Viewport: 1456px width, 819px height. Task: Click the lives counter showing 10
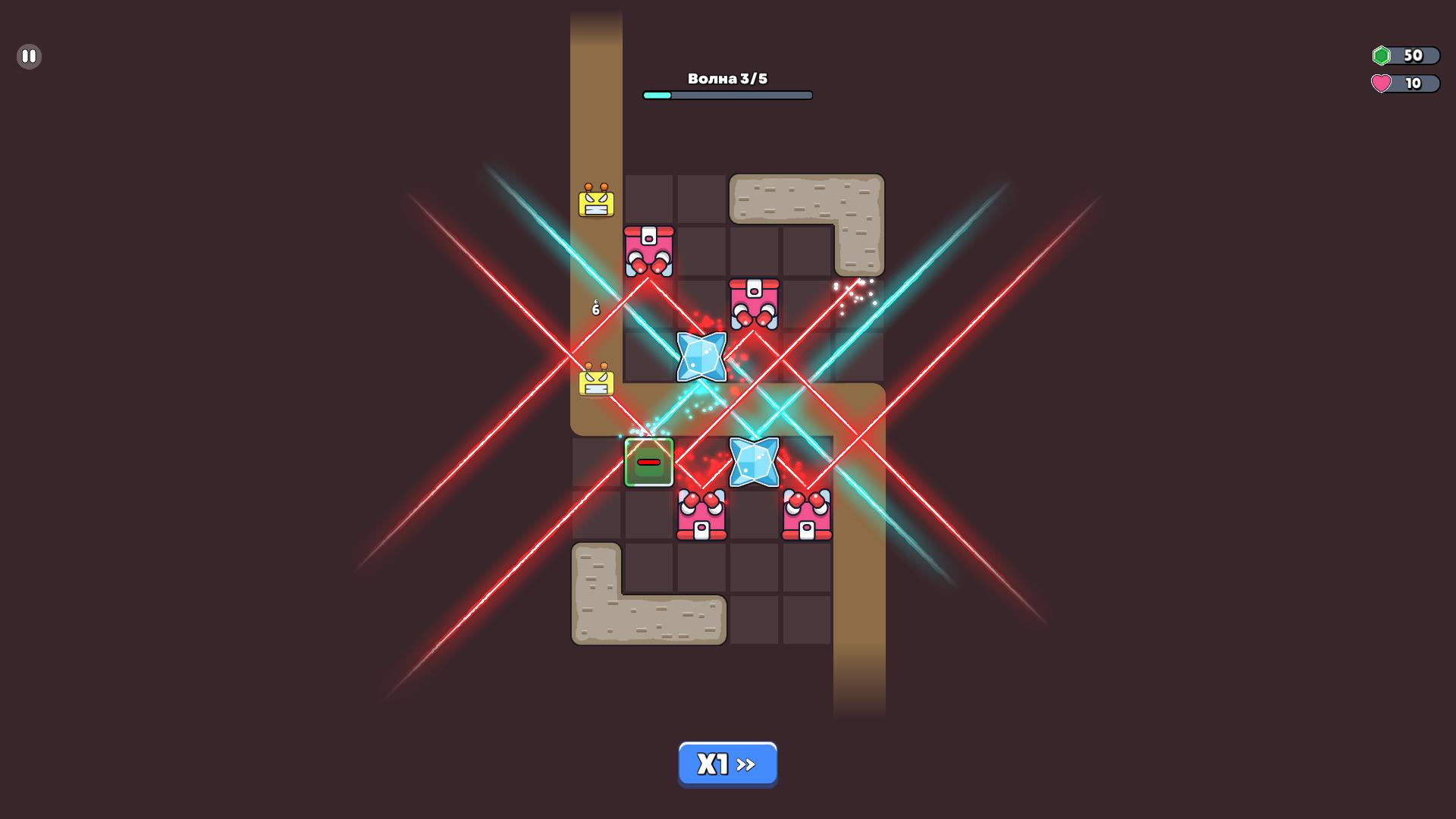click(x=1412, y=84)
